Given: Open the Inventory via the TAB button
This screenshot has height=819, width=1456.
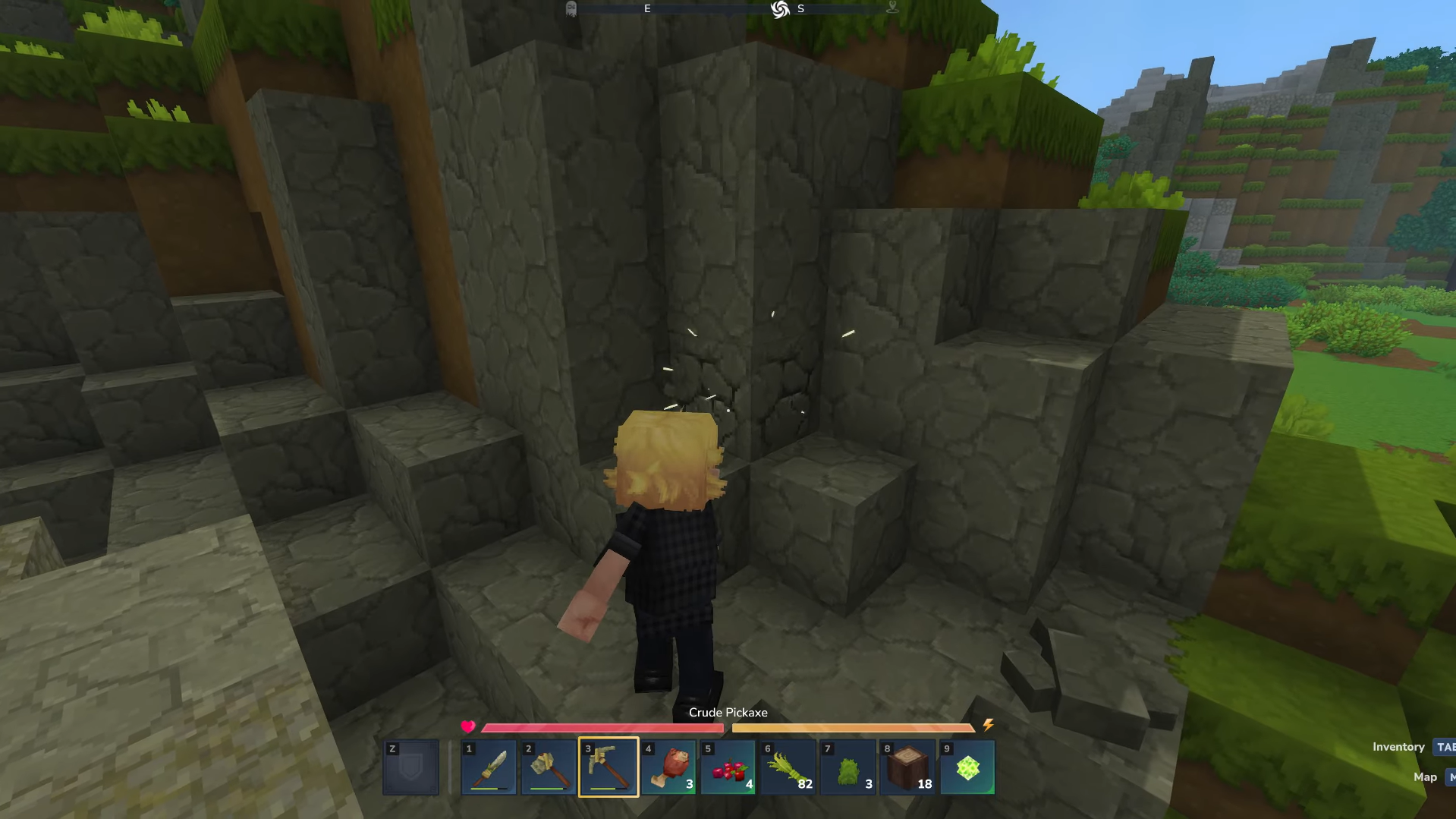Looking at the screenshot, I should click(1446, 747).
